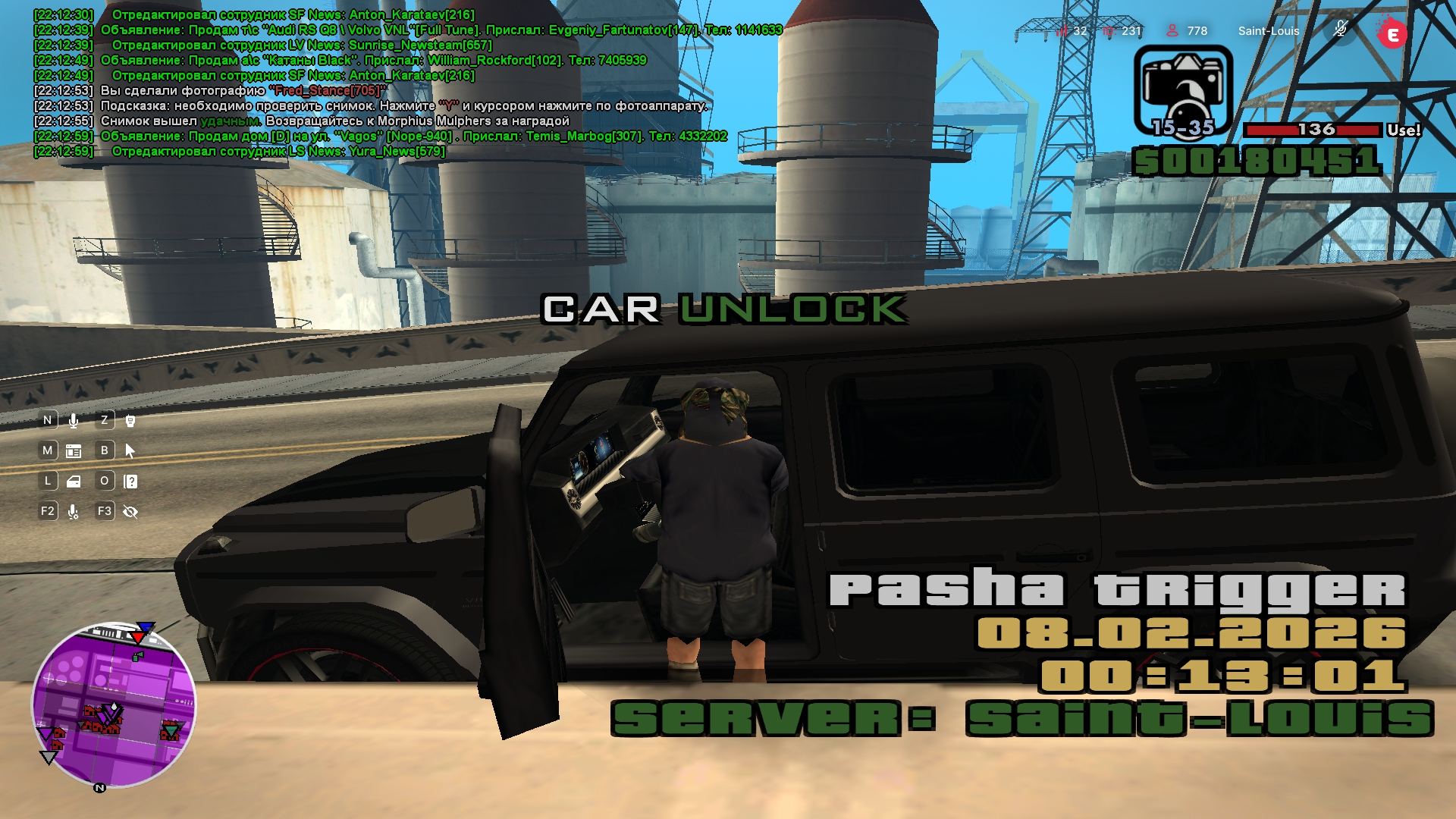1456x819 pixels.
Task: Open the microphone settings icon
Action: (74, 512)
